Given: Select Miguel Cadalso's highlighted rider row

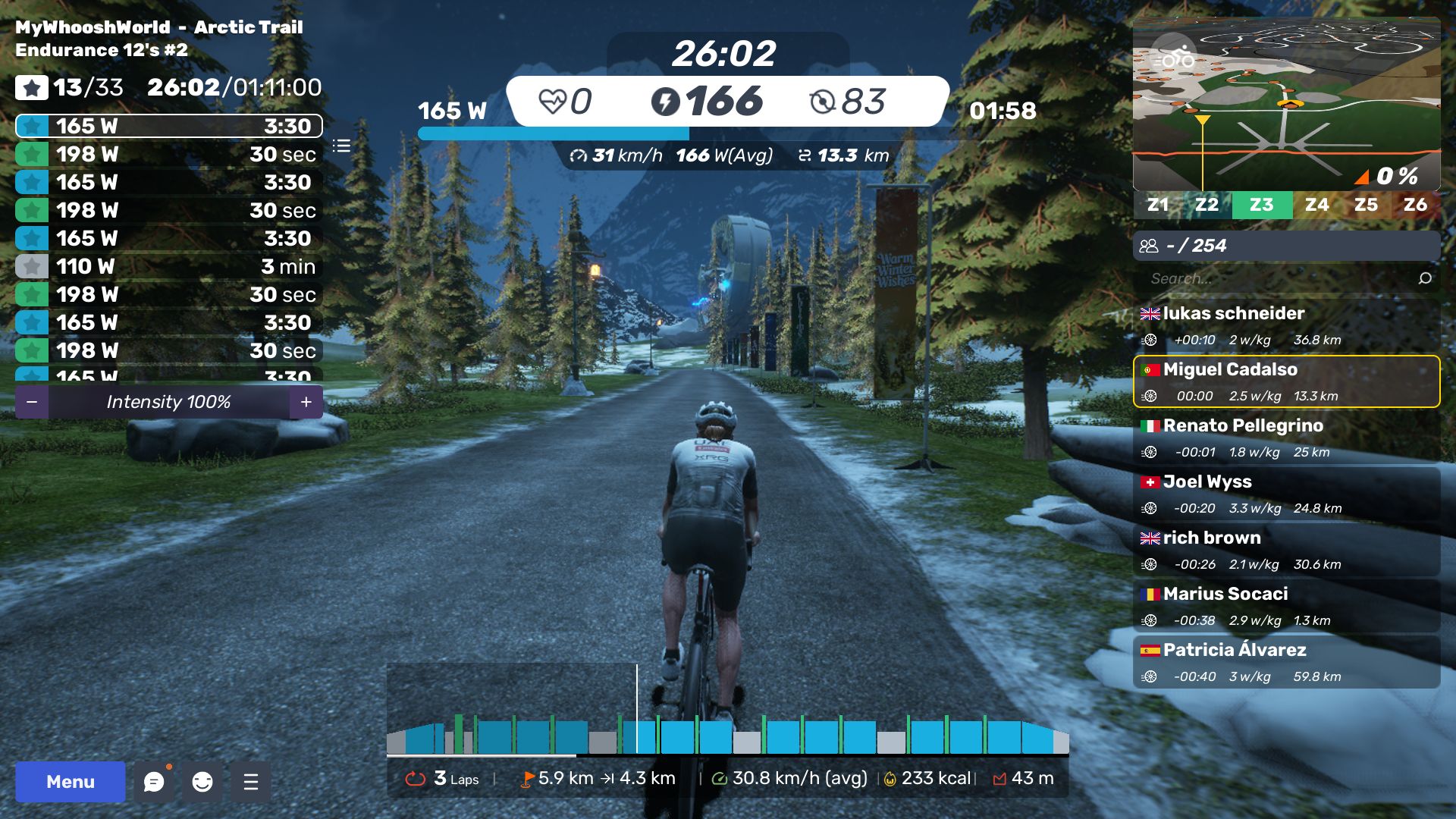Looking at the screenshot, I should point(1286,381).
